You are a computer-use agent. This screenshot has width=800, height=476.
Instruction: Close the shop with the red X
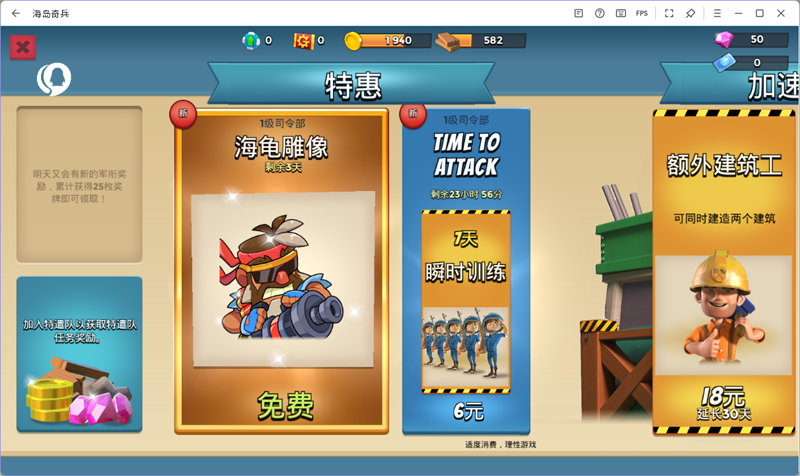click(23, 47)
